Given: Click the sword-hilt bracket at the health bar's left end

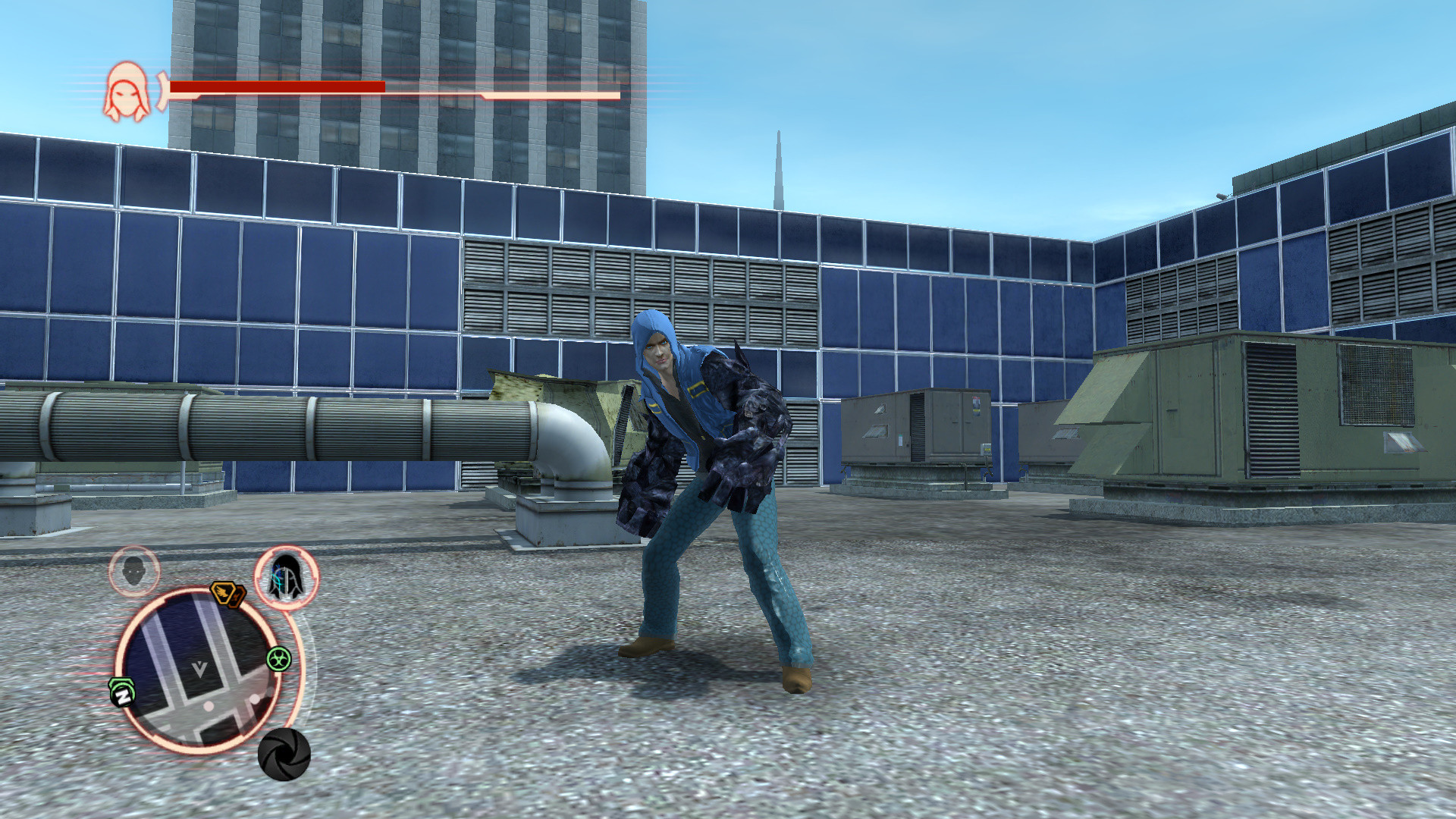Looking at the screenshot, I should [161, 89].
